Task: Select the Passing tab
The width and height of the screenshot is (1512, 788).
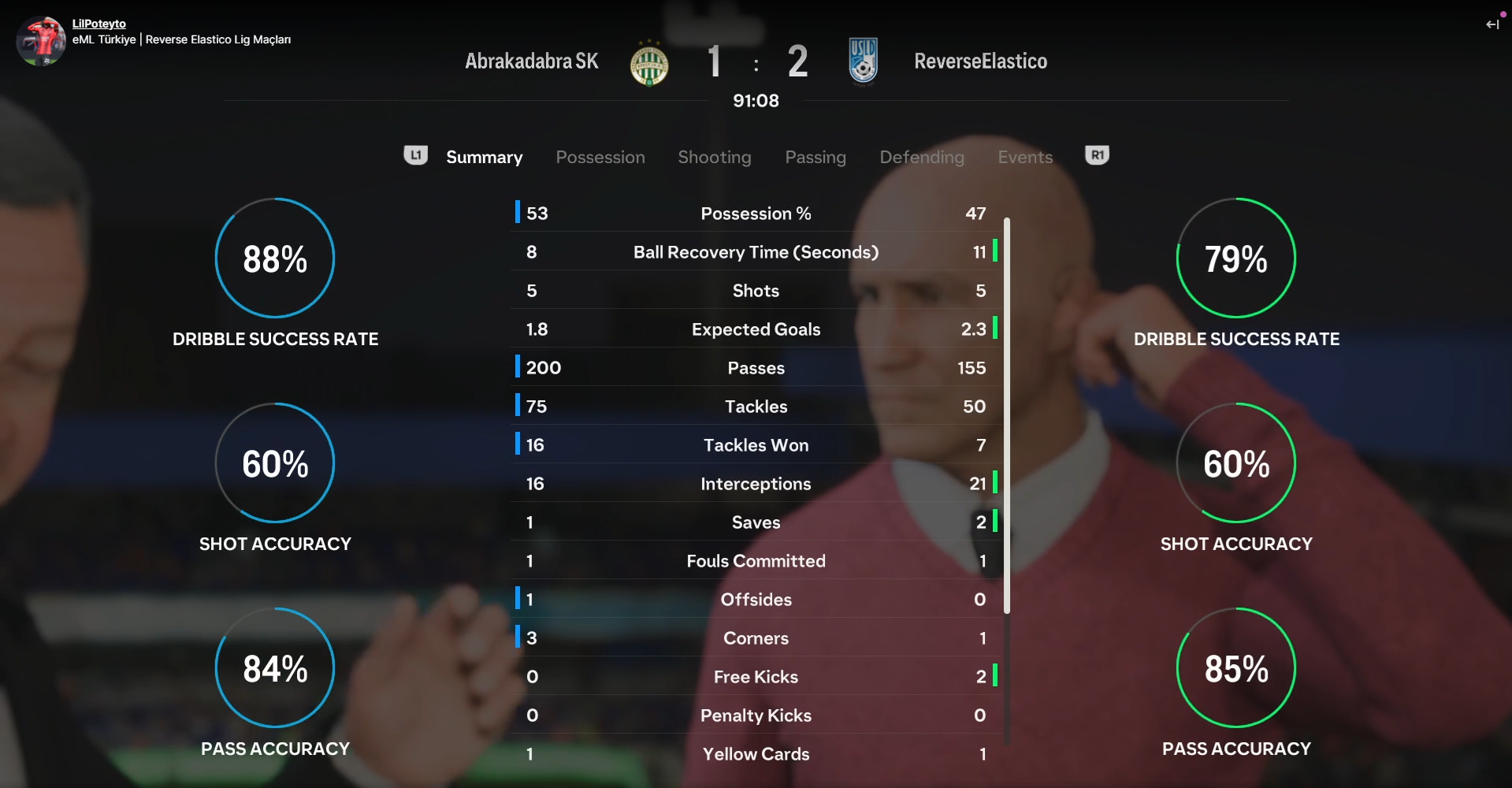Action: pyautogui.click(x=815, y=158)
